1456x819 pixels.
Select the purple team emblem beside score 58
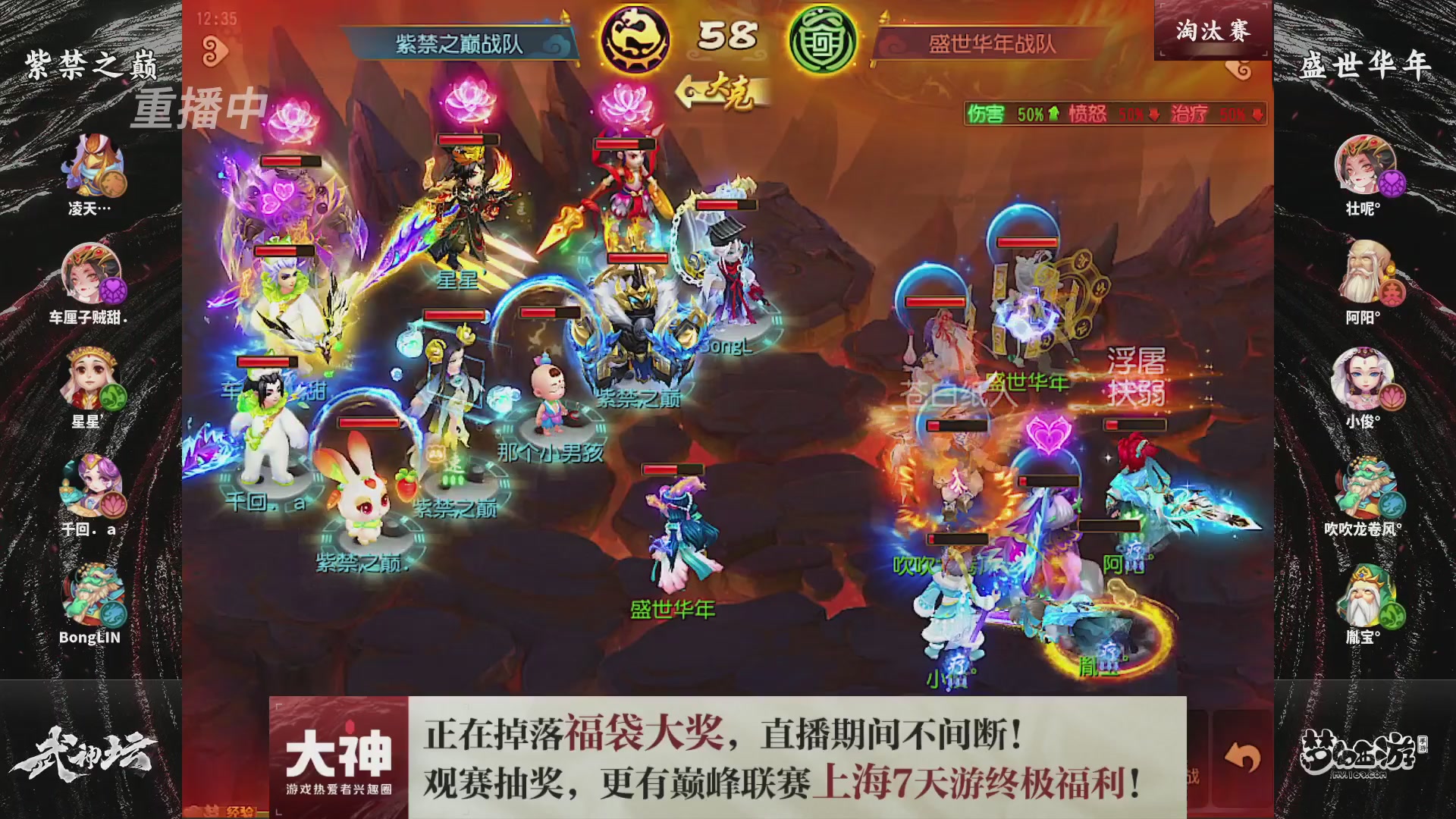(639, 33)
